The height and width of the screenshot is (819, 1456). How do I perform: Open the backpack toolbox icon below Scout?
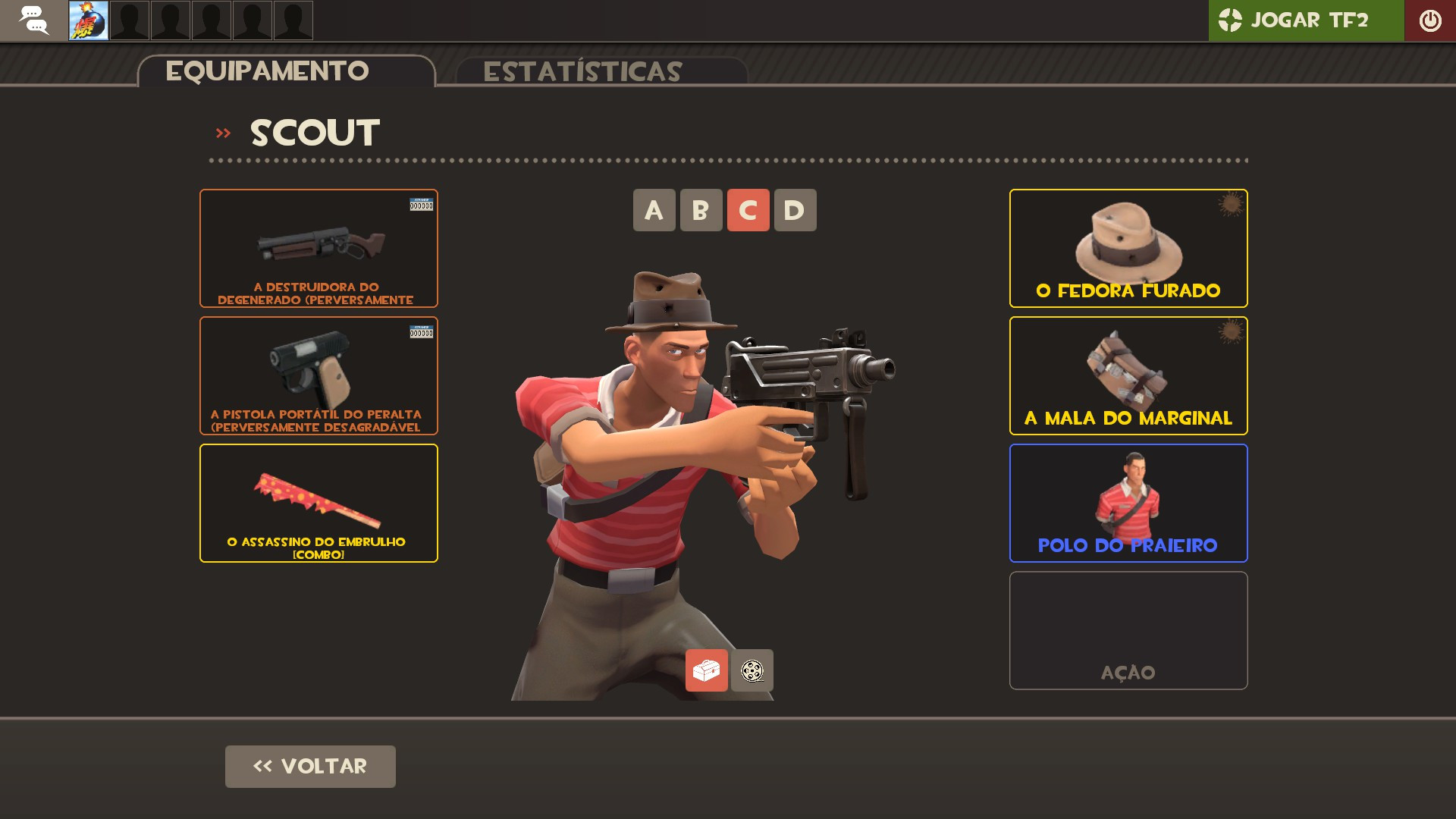(x=707, y=670)
